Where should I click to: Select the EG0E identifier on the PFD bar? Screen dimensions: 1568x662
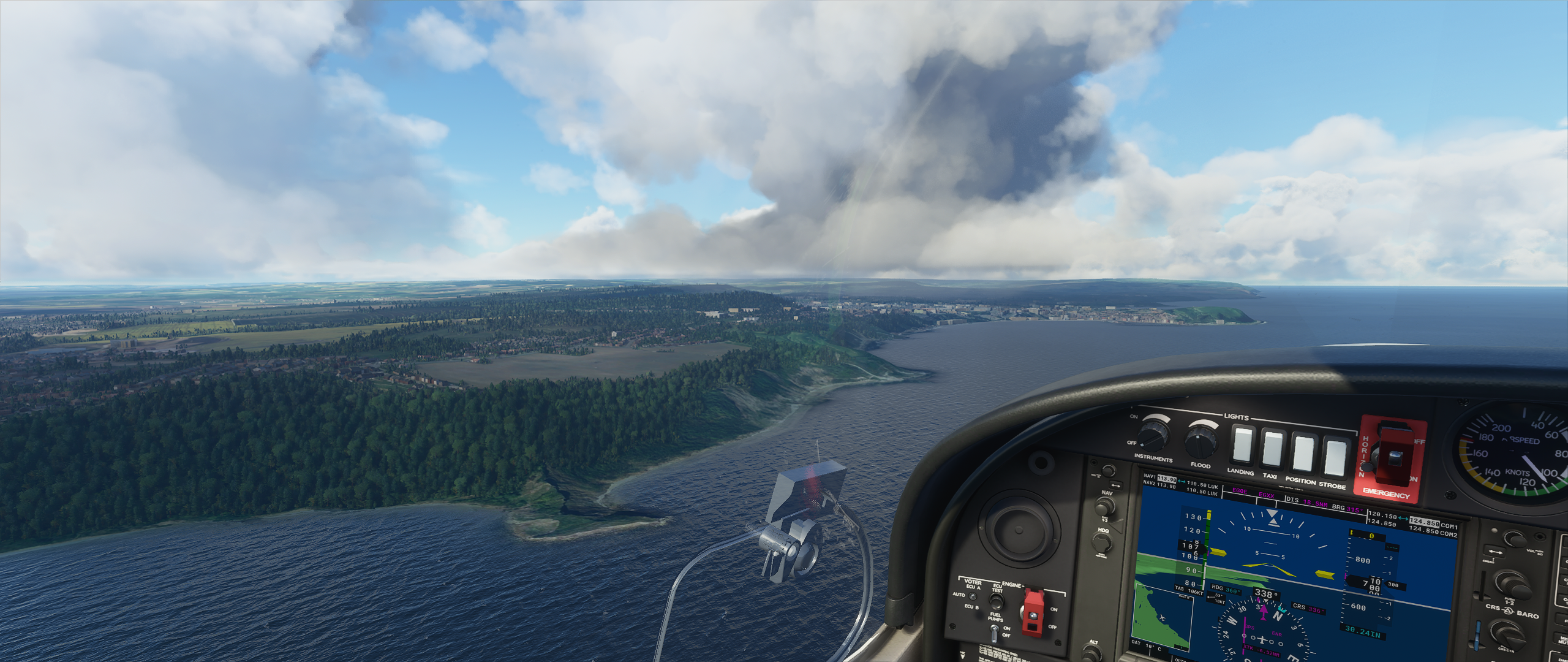pyautogui.click(x=1240, y=491)
